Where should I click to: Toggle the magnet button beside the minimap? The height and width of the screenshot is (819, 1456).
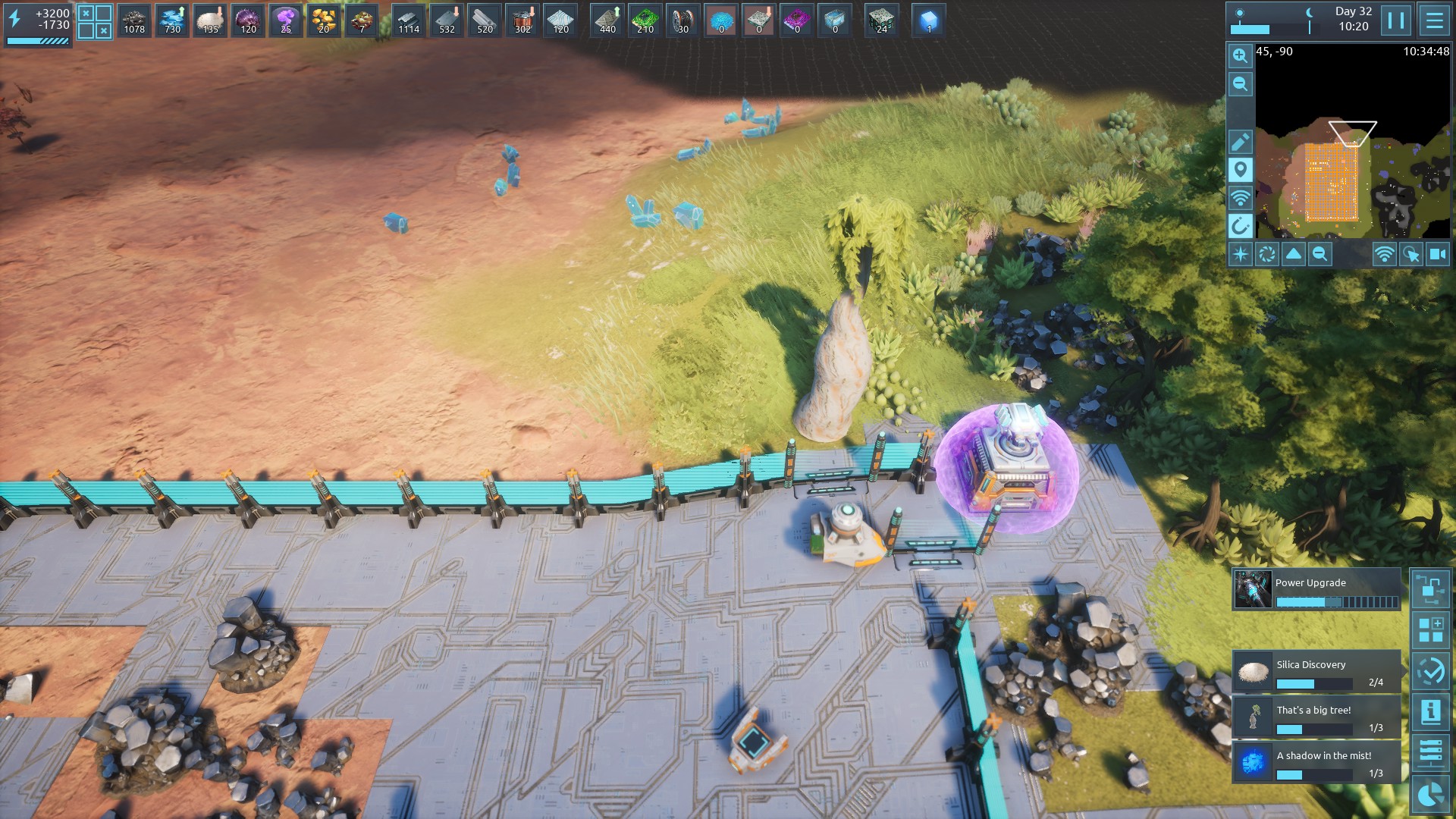pyautogui.click(x=1240, y=226)
